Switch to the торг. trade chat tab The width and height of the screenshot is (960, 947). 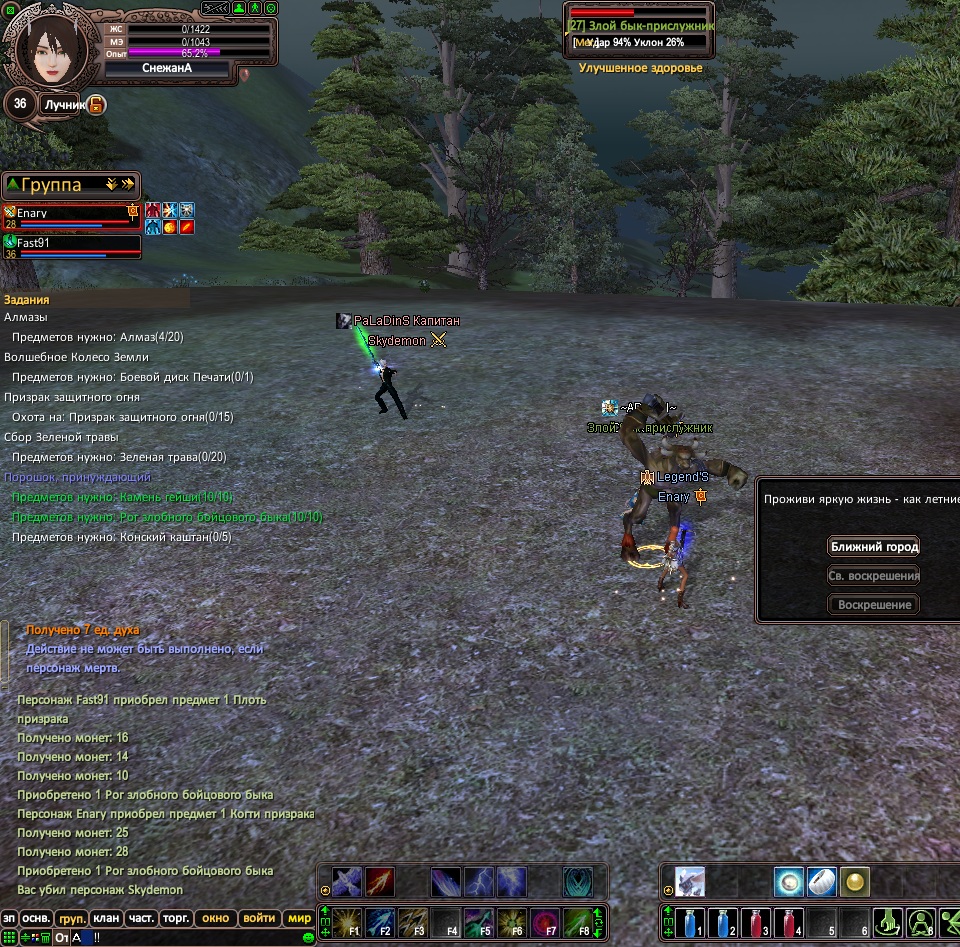click(177, 918)
